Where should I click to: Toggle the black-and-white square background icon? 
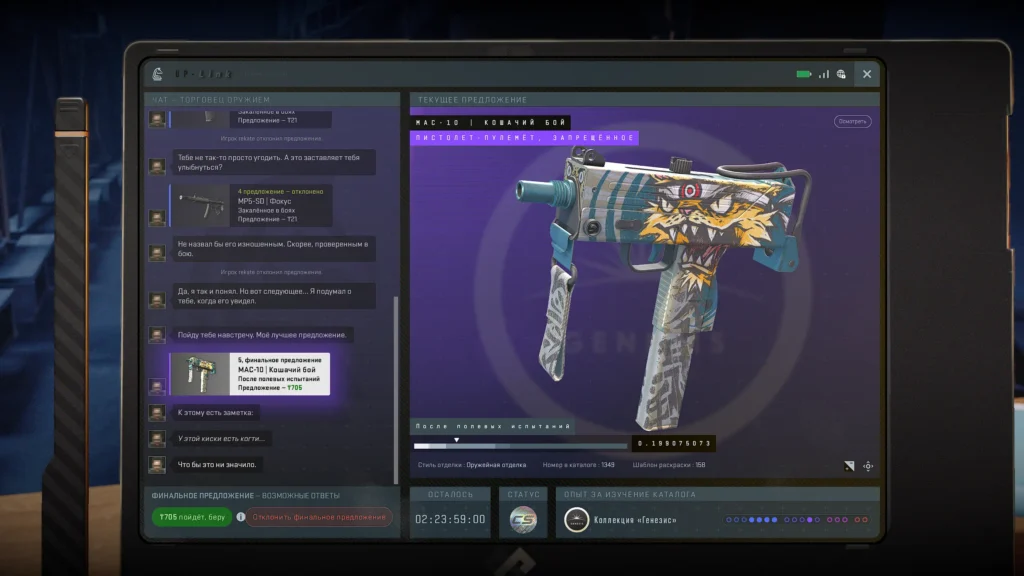(849, 466)
